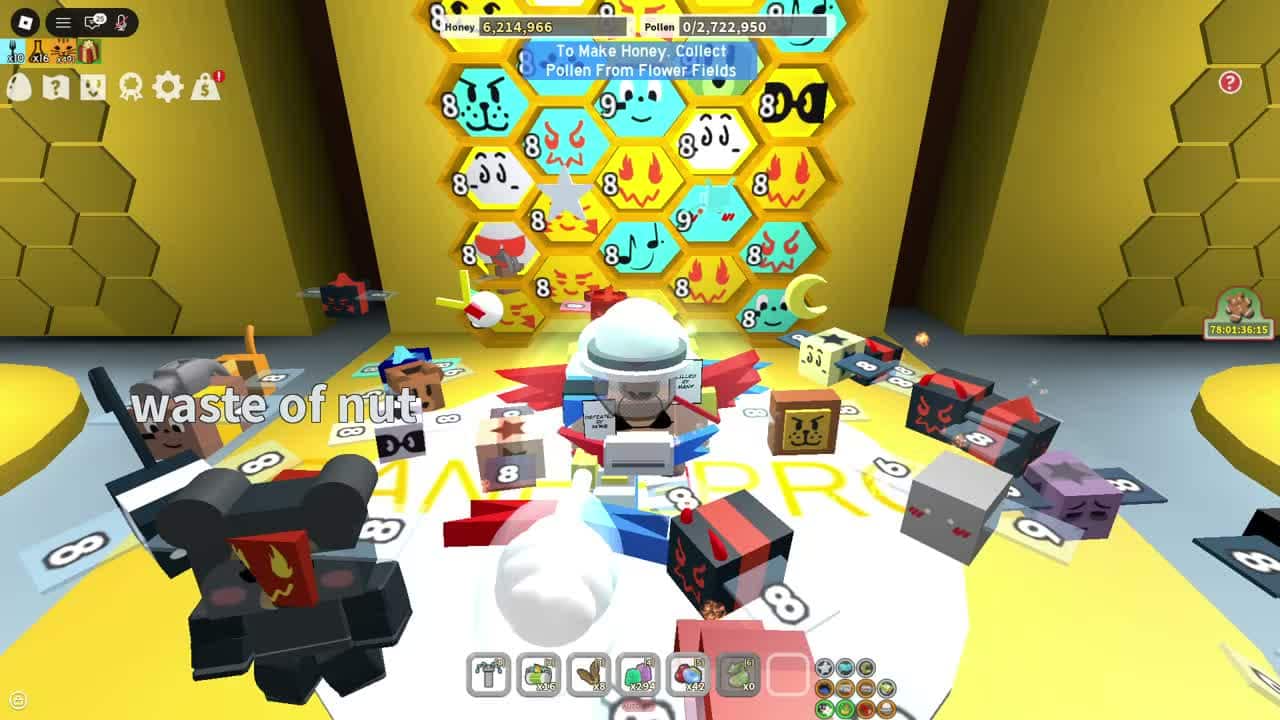Click the blueberry circle button bottom right
This screenshot has width=1280, height=720.
pos(826,689)
